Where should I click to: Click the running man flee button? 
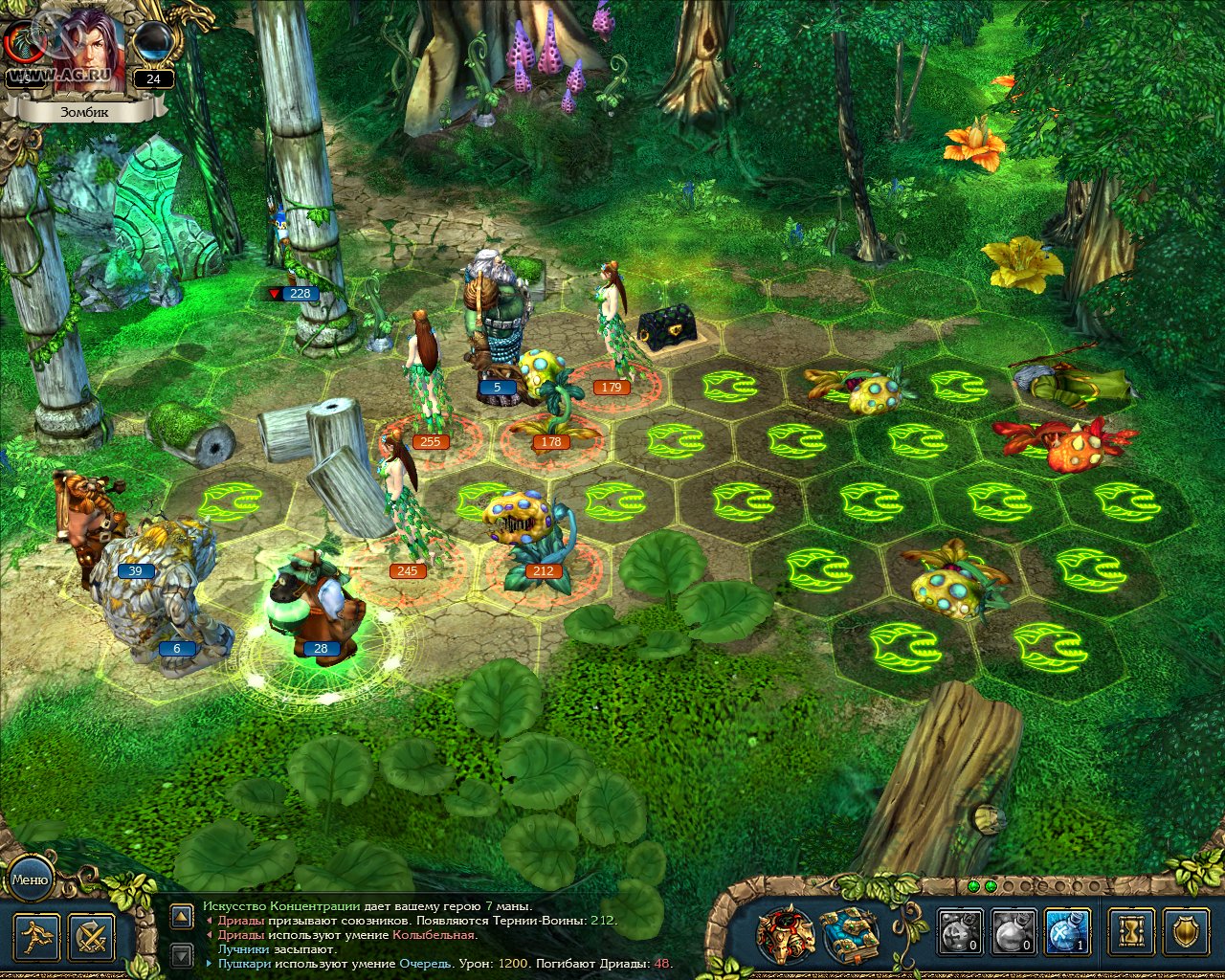point(37,937)
